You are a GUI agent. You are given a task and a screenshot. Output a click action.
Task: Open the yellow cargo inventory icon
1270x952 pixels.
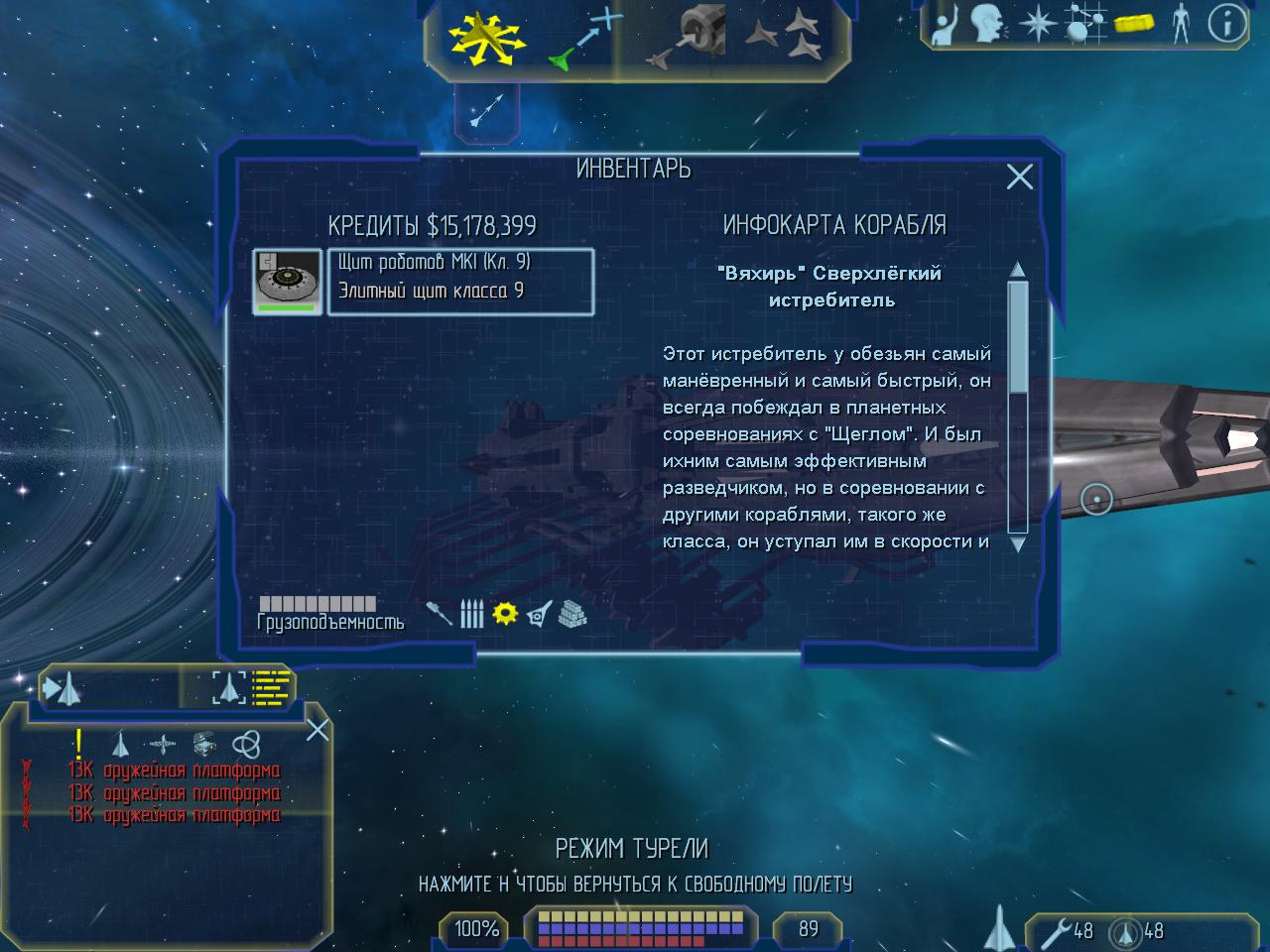coord(1134,24)
